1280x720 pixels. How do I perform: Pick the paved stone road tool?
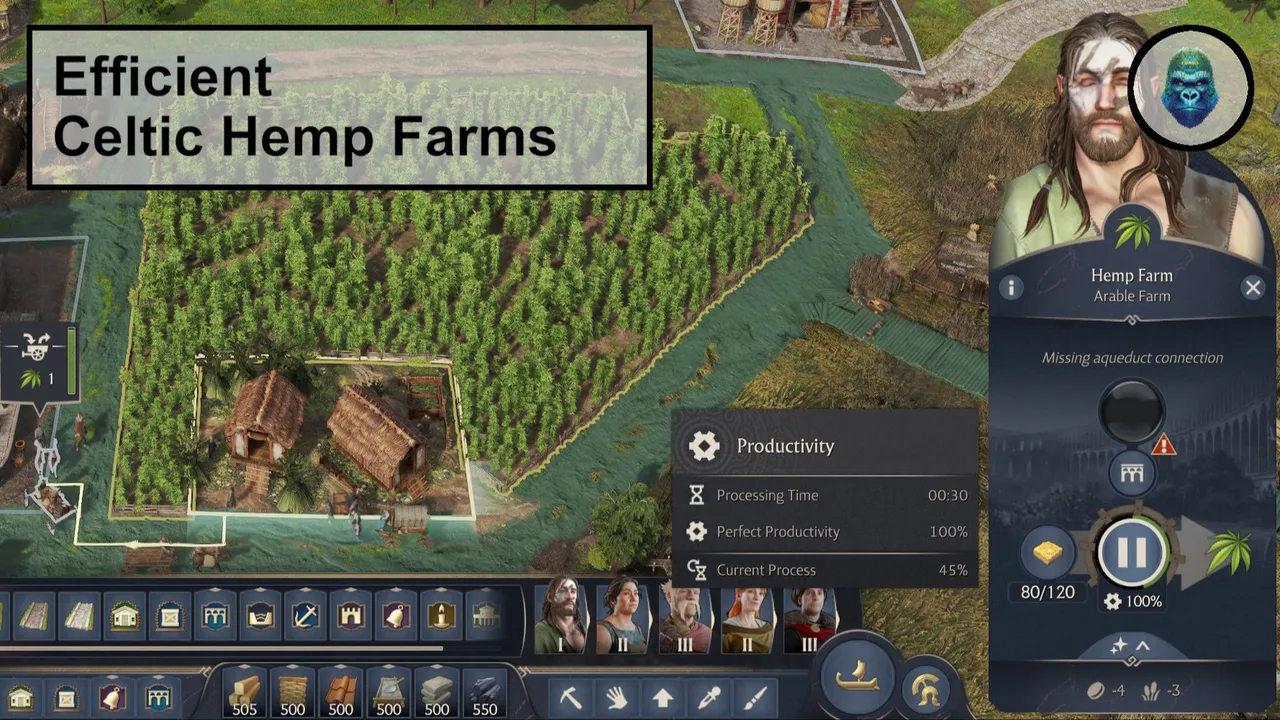click(79, 615)
